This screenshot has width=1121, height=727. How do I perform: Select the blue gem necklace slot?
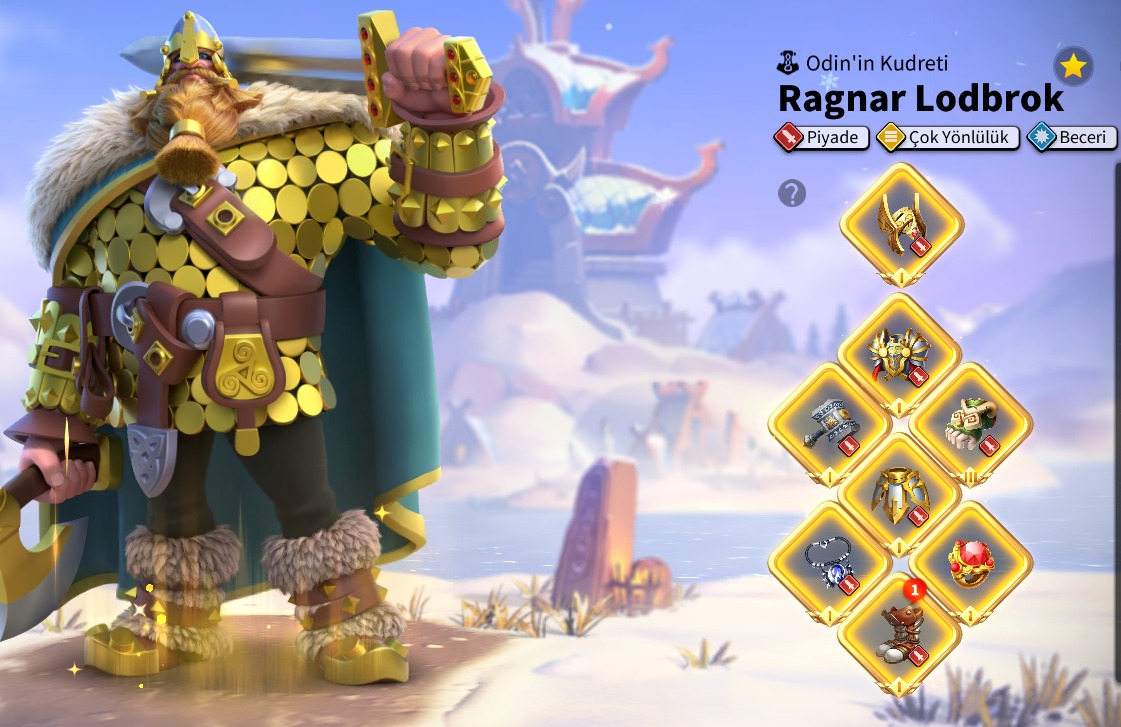830,563
